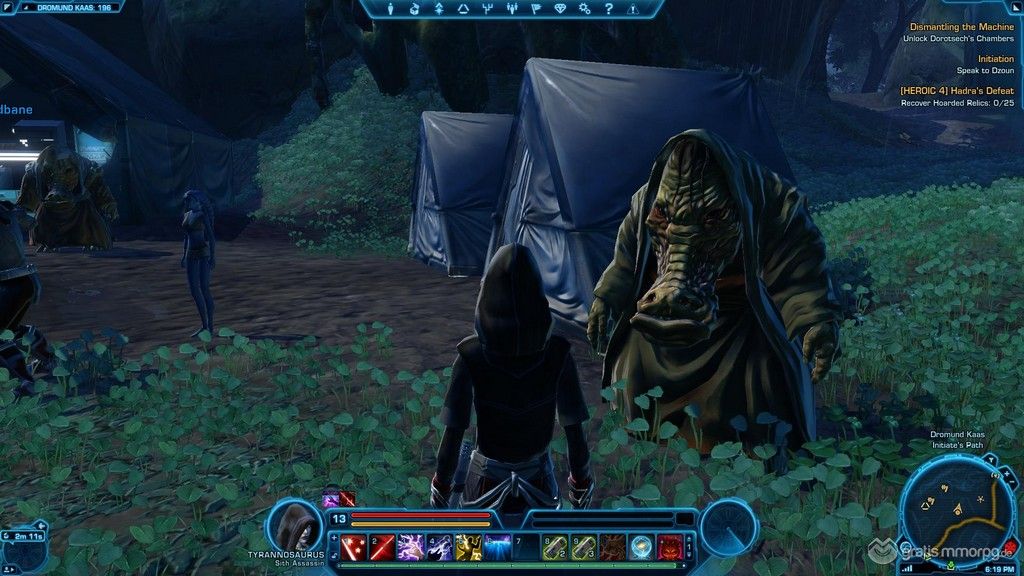
Task: Select the Initiation quest entry
Action: pos(995,59)
